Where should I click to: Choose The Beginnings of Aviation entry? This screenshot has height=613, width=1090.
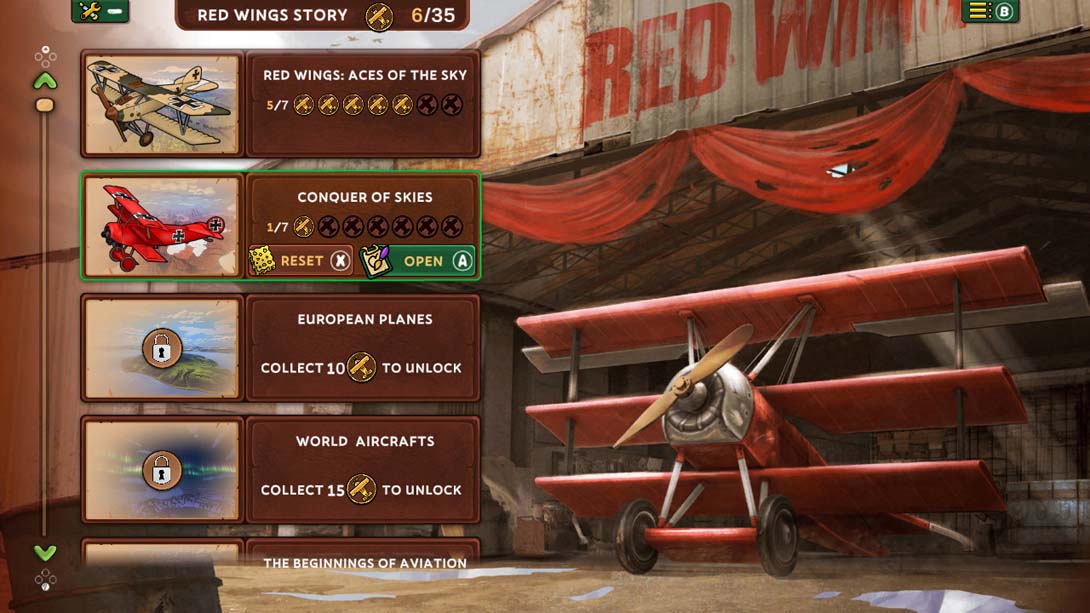coord(364,562)
